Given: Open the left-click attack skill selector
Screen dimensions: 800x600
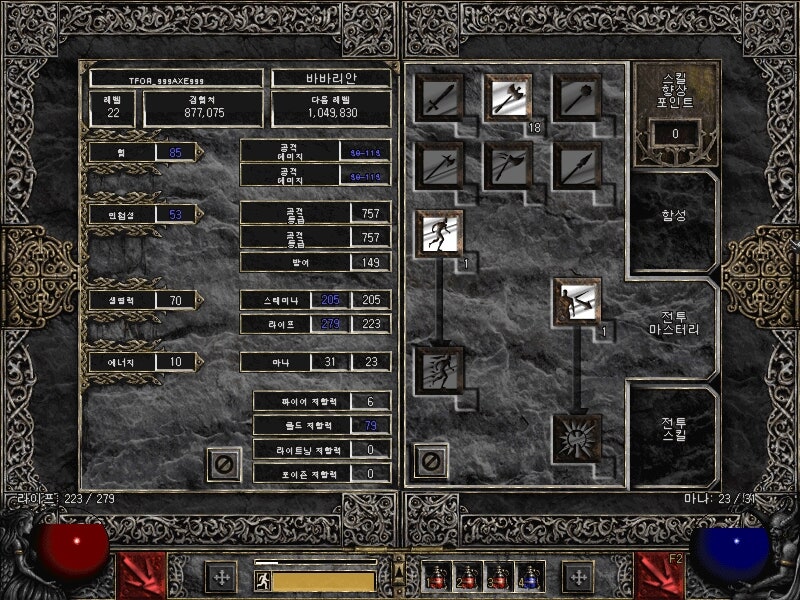Looking at the screenshot, I should [x=140, y=575].
